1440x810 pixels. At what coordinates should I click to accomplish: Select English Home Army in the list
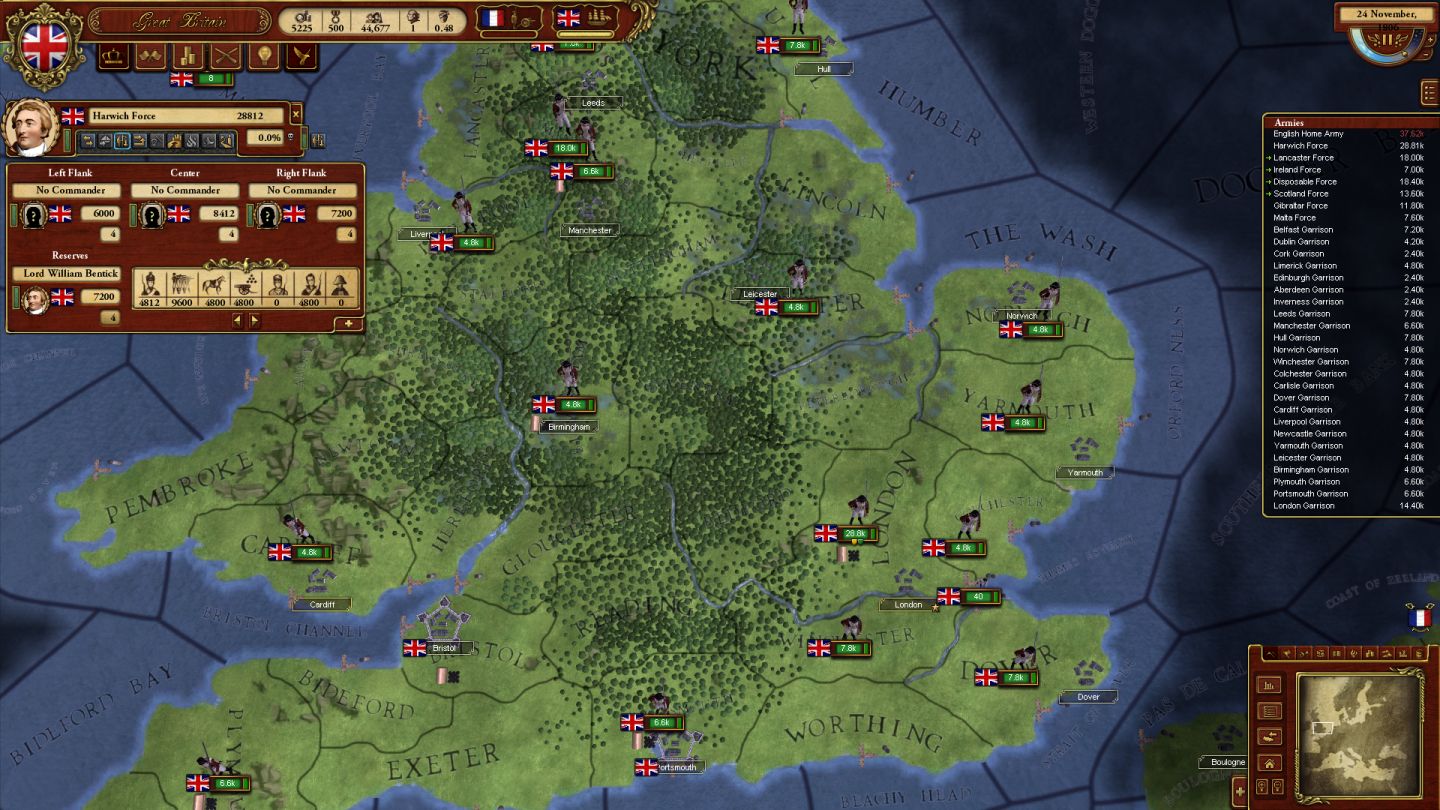(x=1308, y=134)
